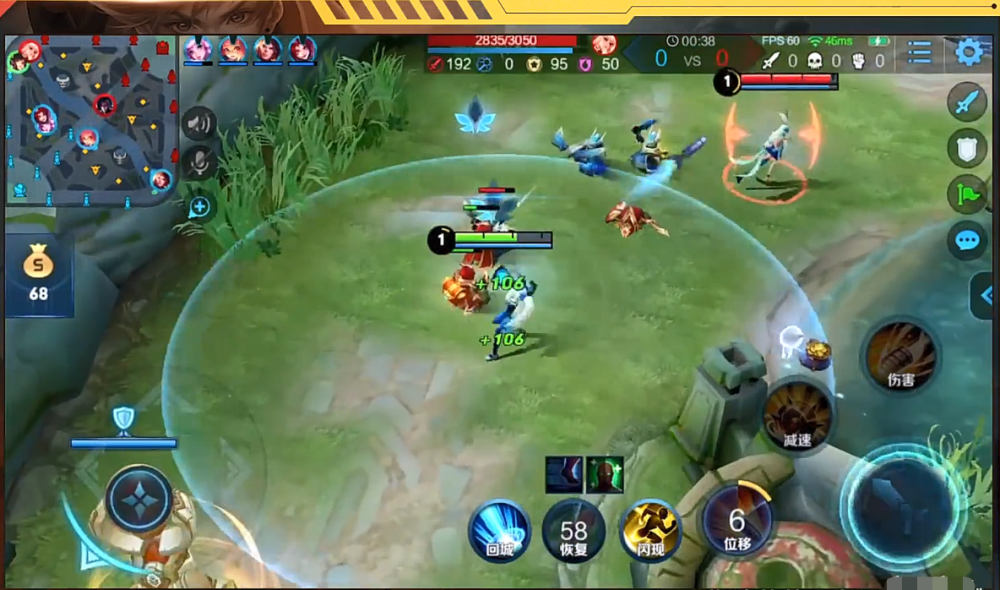Activate the 回城 recall ability
This screenshot has width=1000, height=590.
(x=499, y=529)
